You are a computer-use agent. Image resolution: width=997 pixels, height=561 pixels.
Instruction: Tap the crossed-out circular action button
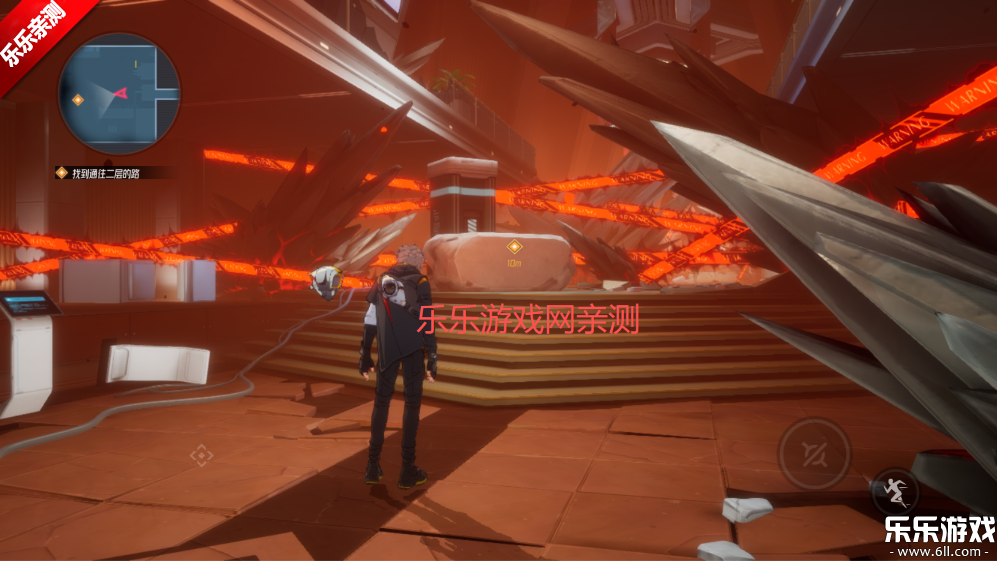point(815,454)
